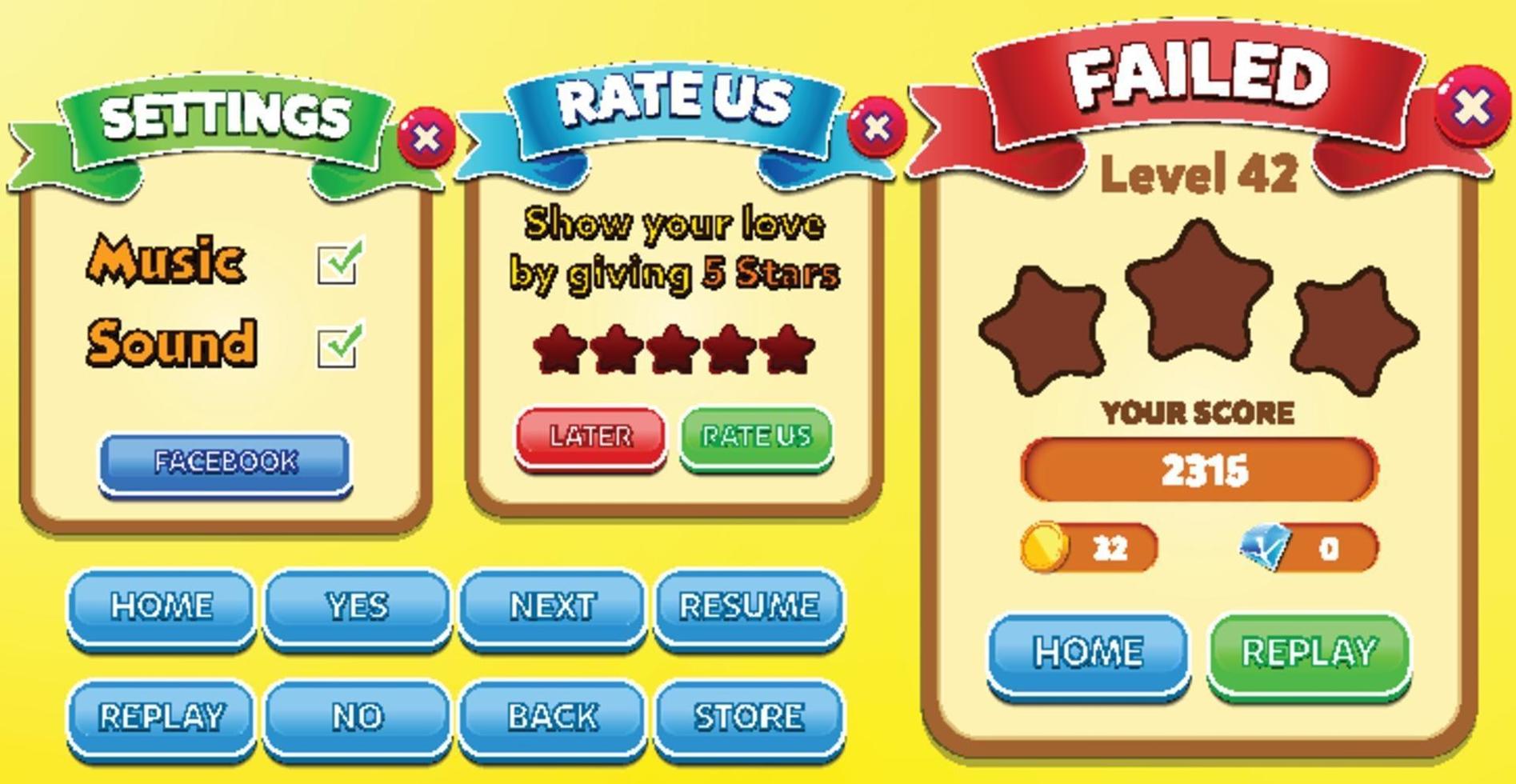Open the STORE
The image size is (1516, 784).
748,714
